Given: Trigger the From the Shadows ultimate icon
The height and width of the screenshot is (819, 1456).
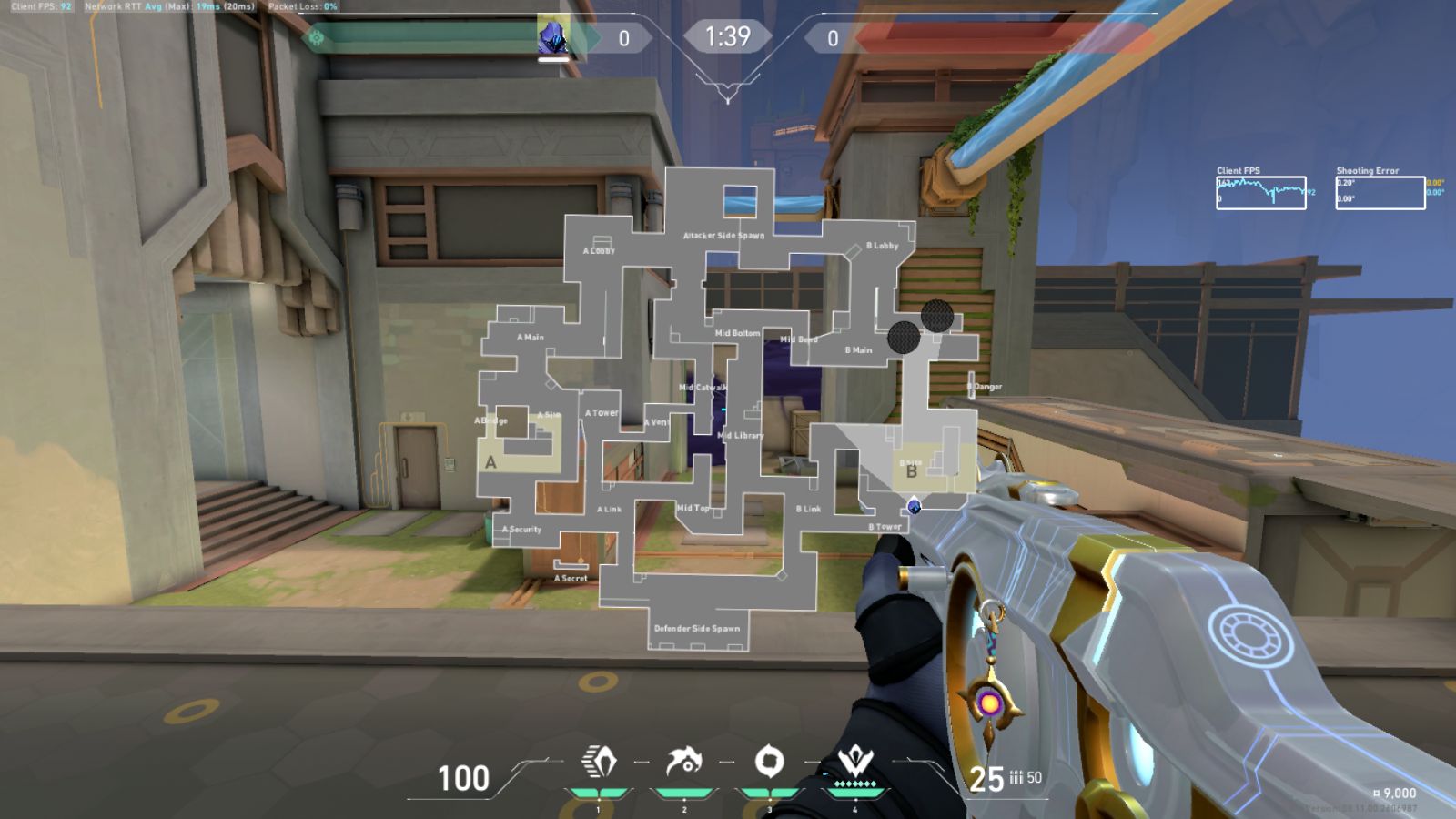Looking at the screenshot, I should (855, 760).
